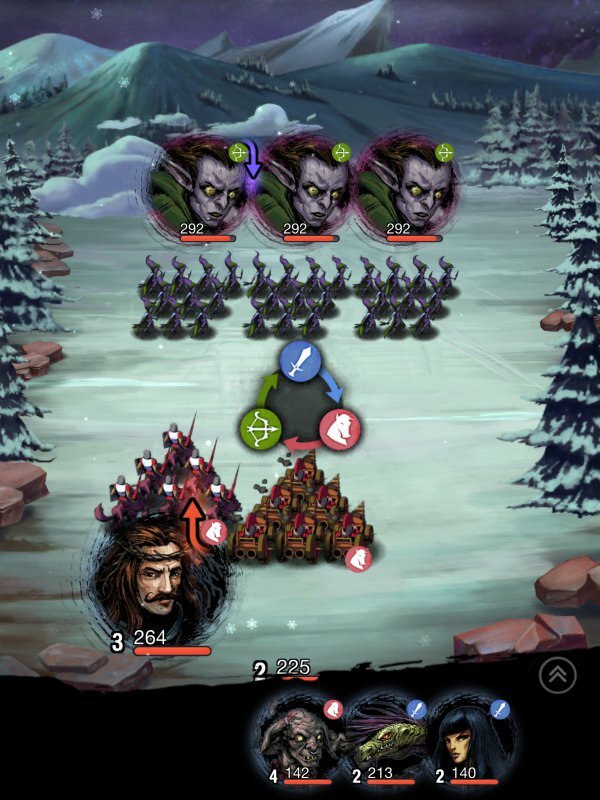600x800 pixels.
Task: Click the red horse icon in triangle
Action: click(x=341, y=429)
